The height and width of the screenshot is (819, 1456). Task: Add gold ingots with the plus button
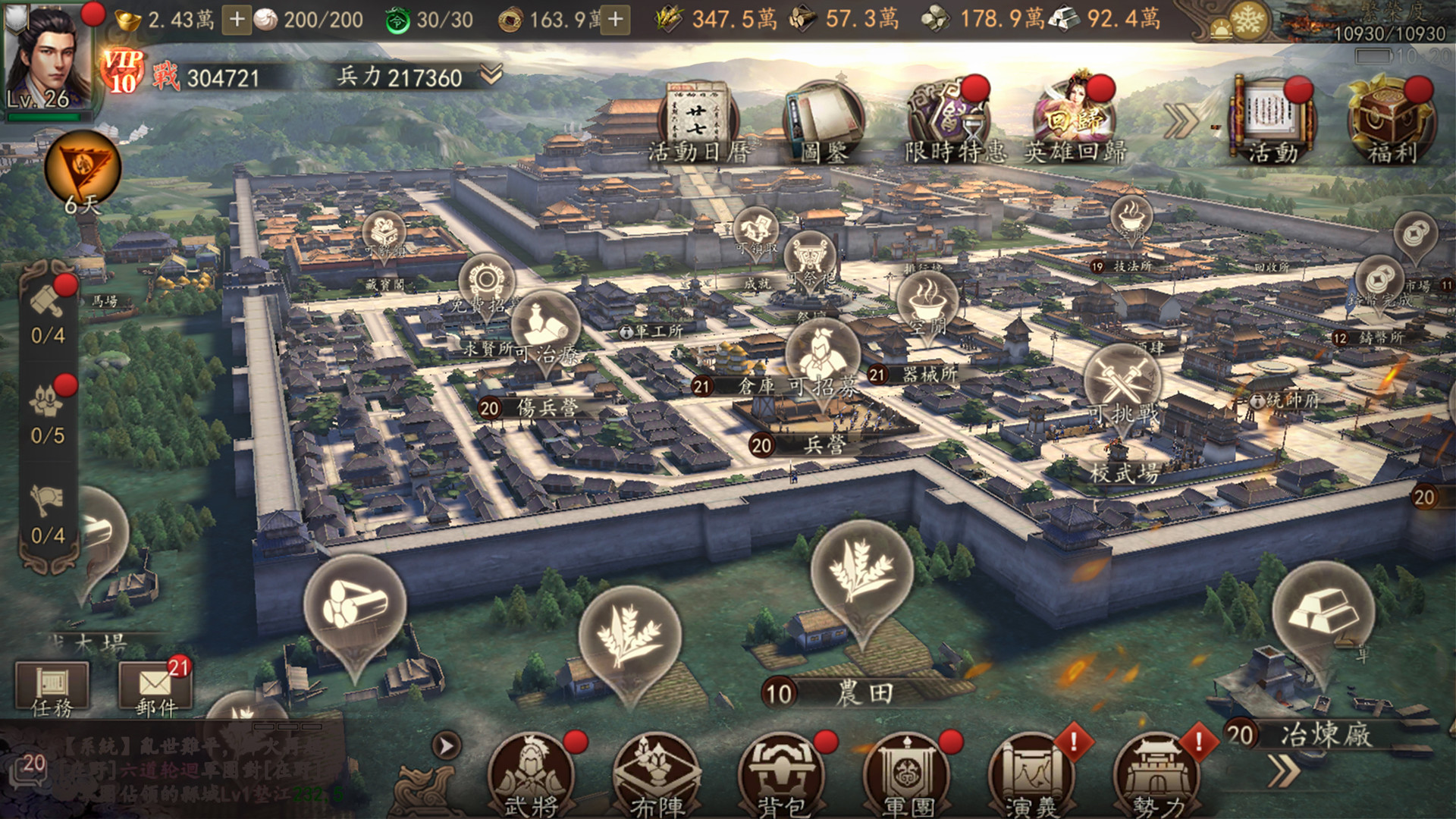point(237,20)
